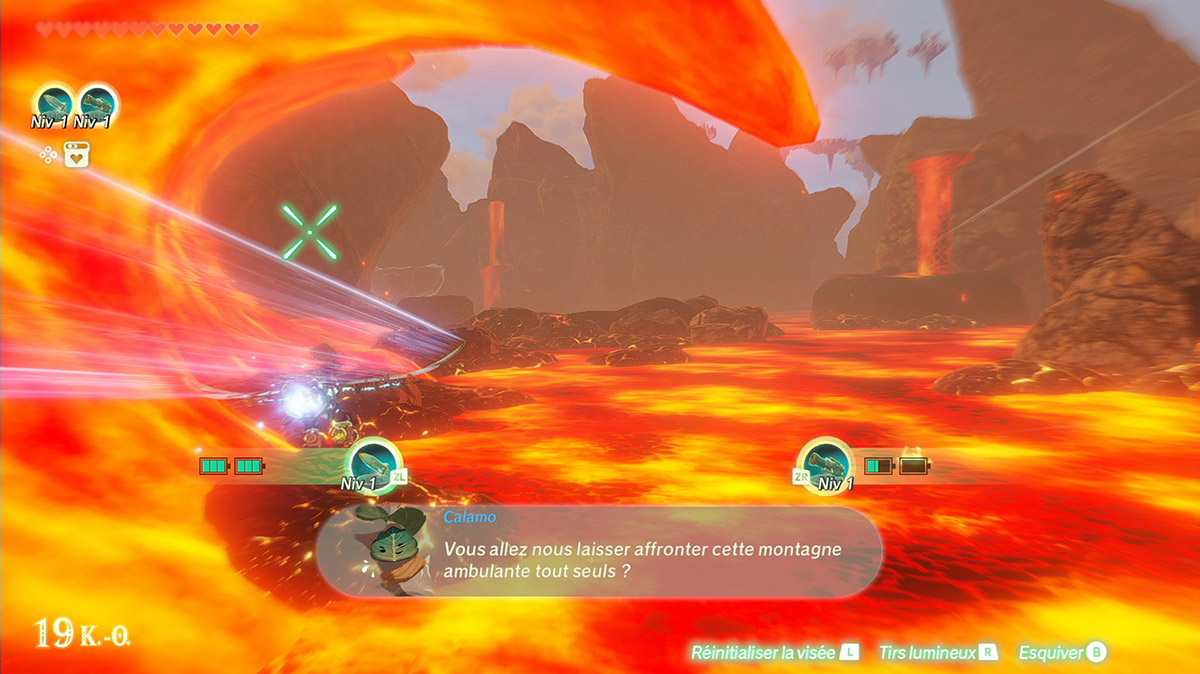The height and width of the screenshot is (674, 1200).
Task: Select the top-left cannon weapon icon
Action: click(97, 103)
